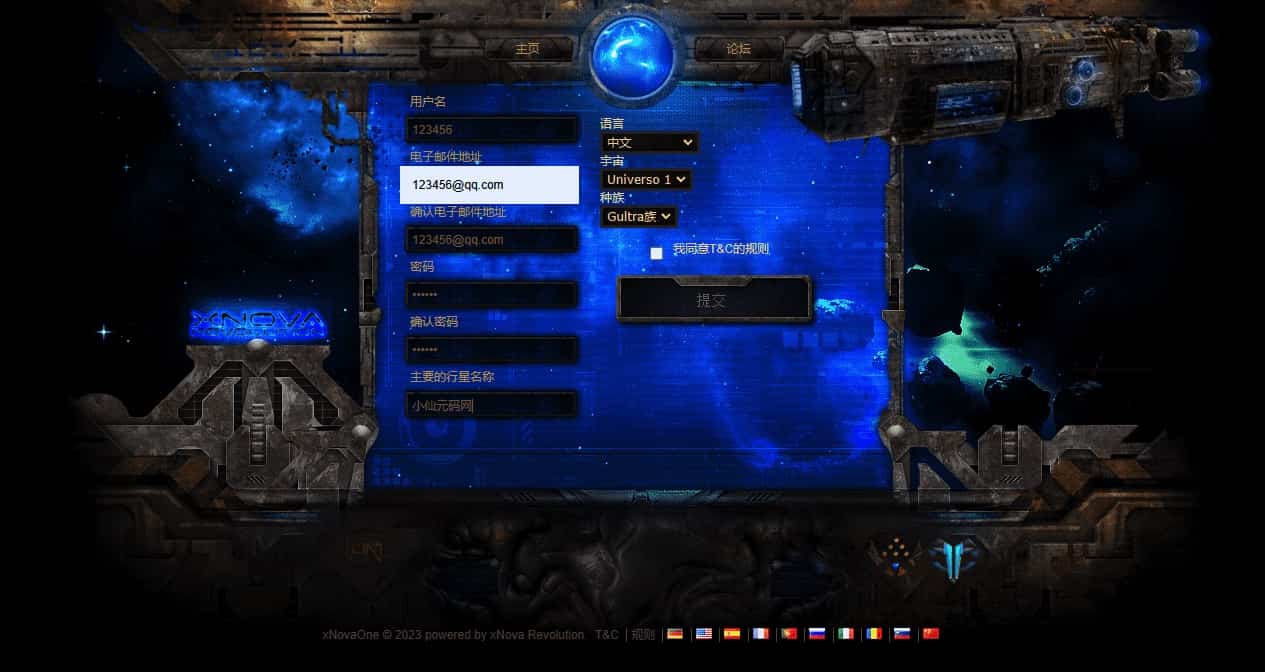The image size is (1265, 672).
Task: Select the Spanish flag language
Action: pyautogui.click(x=732, y=634)
